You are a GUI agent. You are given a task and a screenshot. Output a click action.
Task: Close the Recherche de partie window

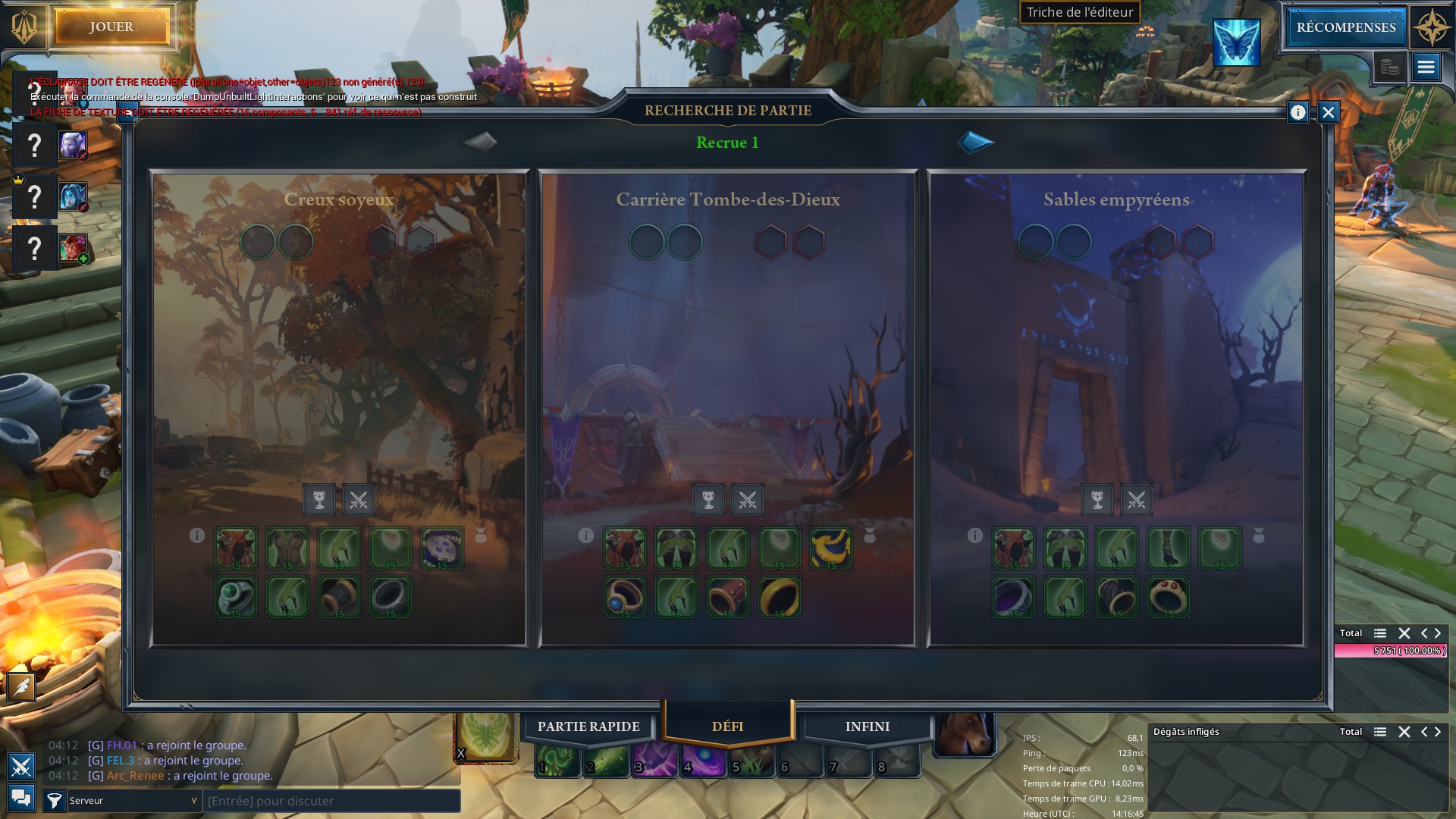(1328, 113)
